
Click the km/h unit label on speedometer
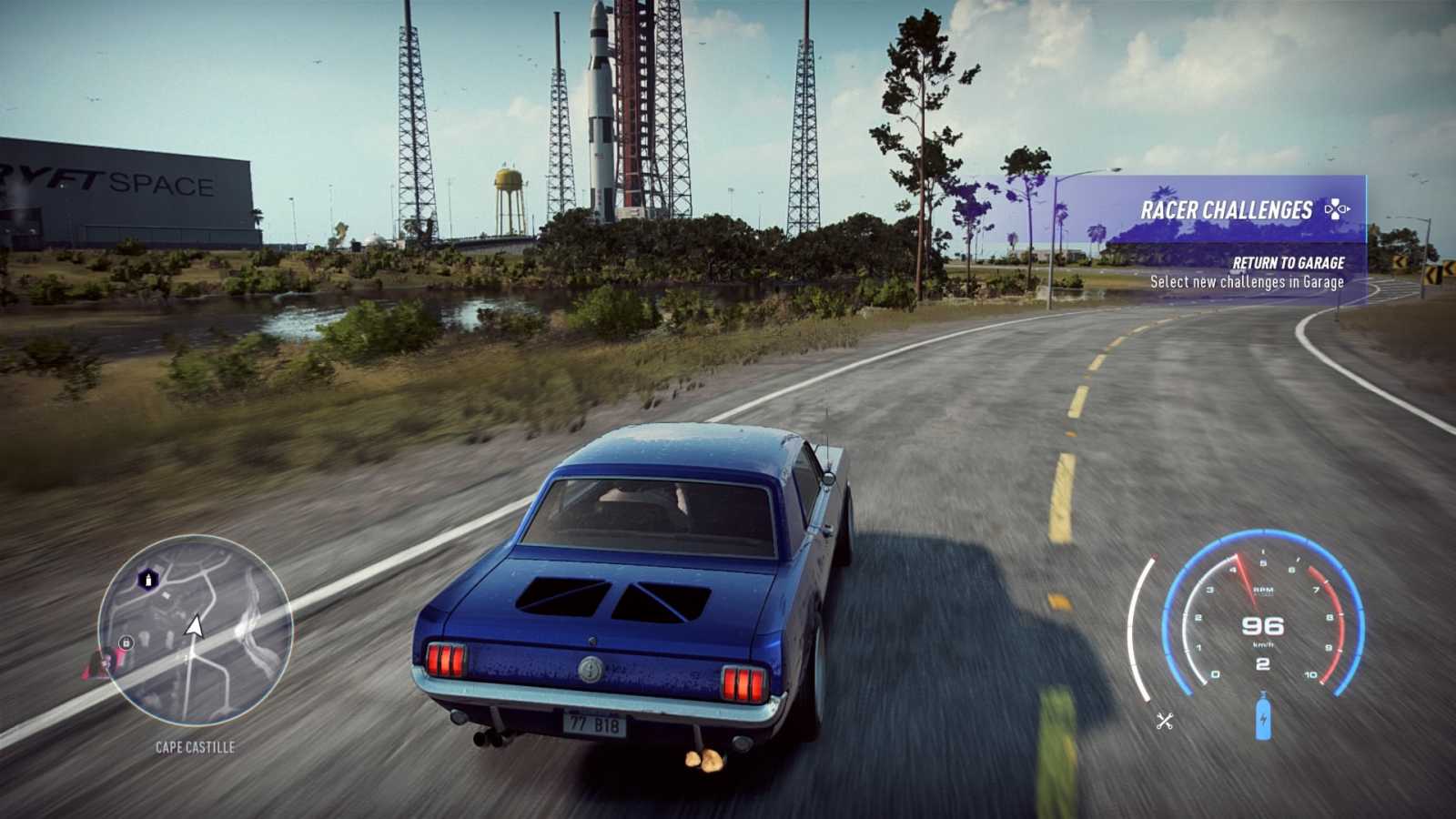click(x=1262, y=646)
